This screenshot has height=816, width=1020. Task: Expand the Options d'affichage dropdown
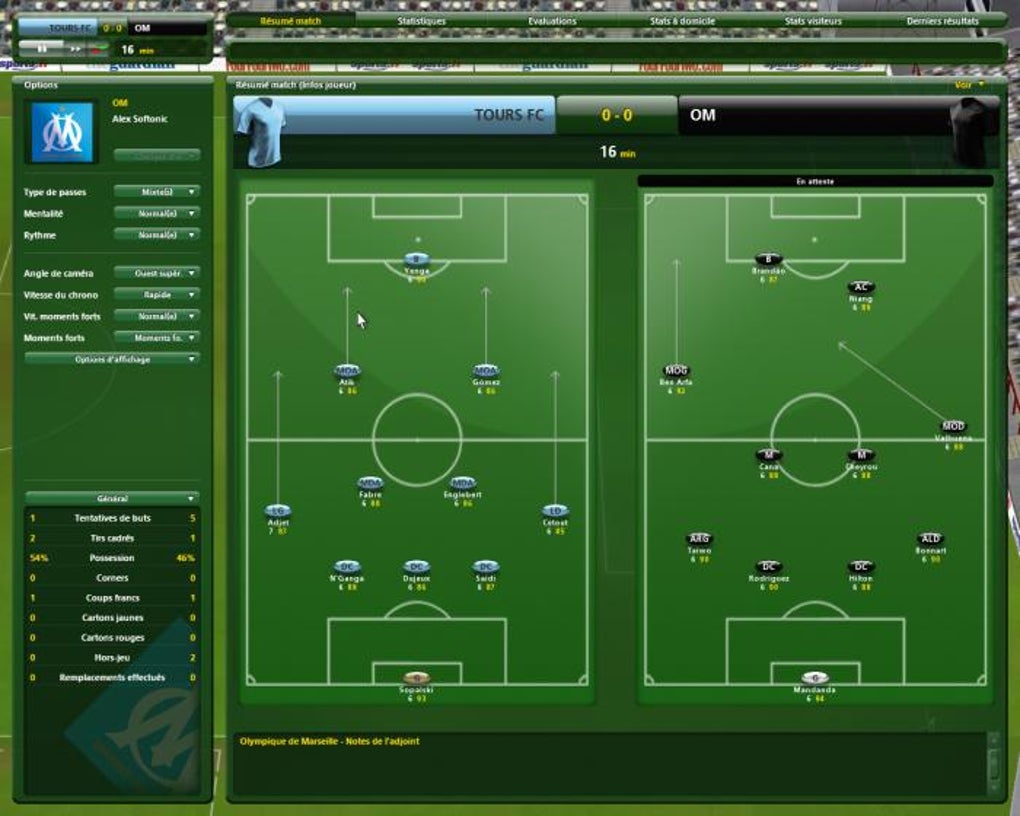click(112, 359)
